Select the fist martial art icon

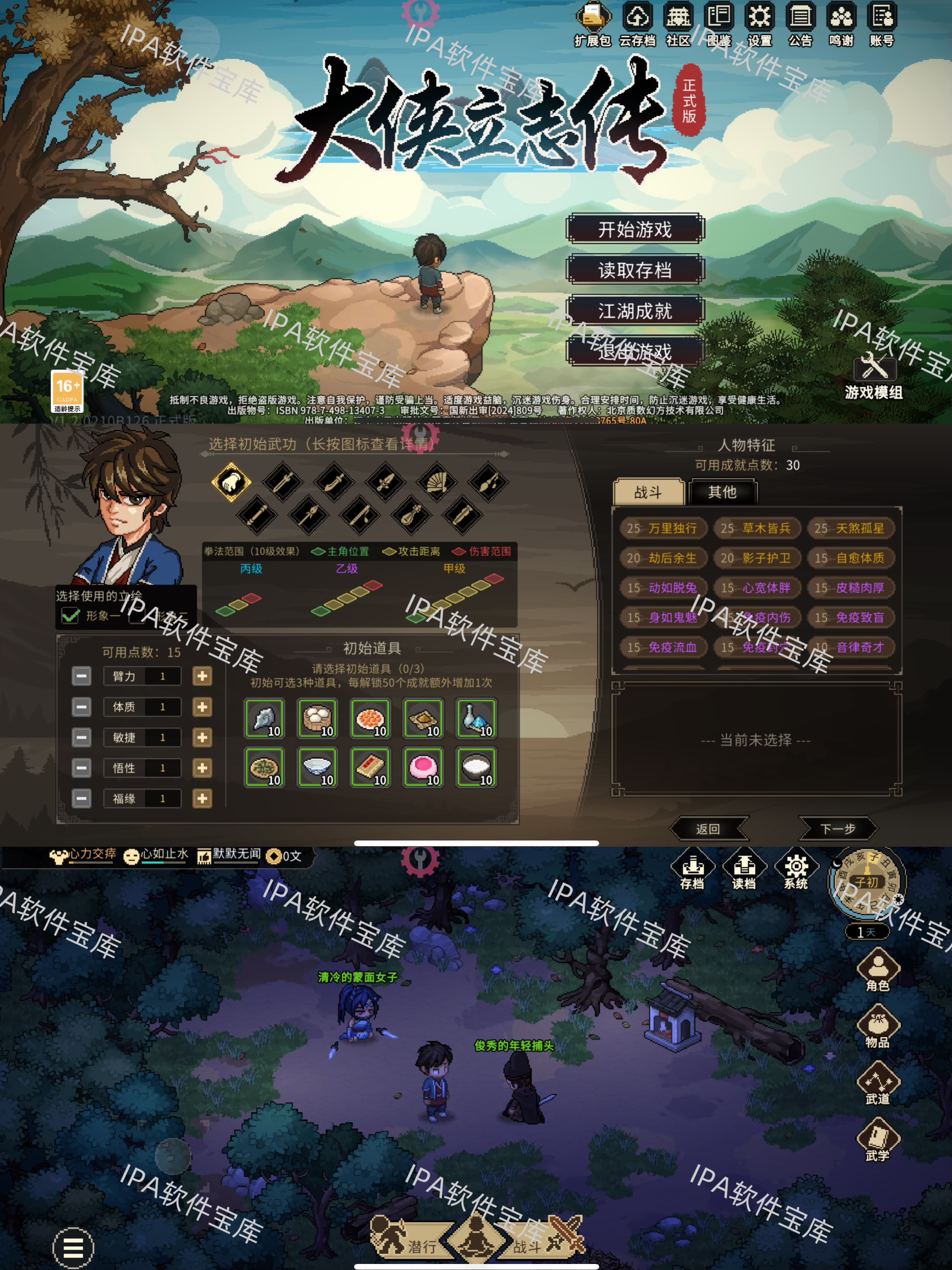(x=231, y=482)
